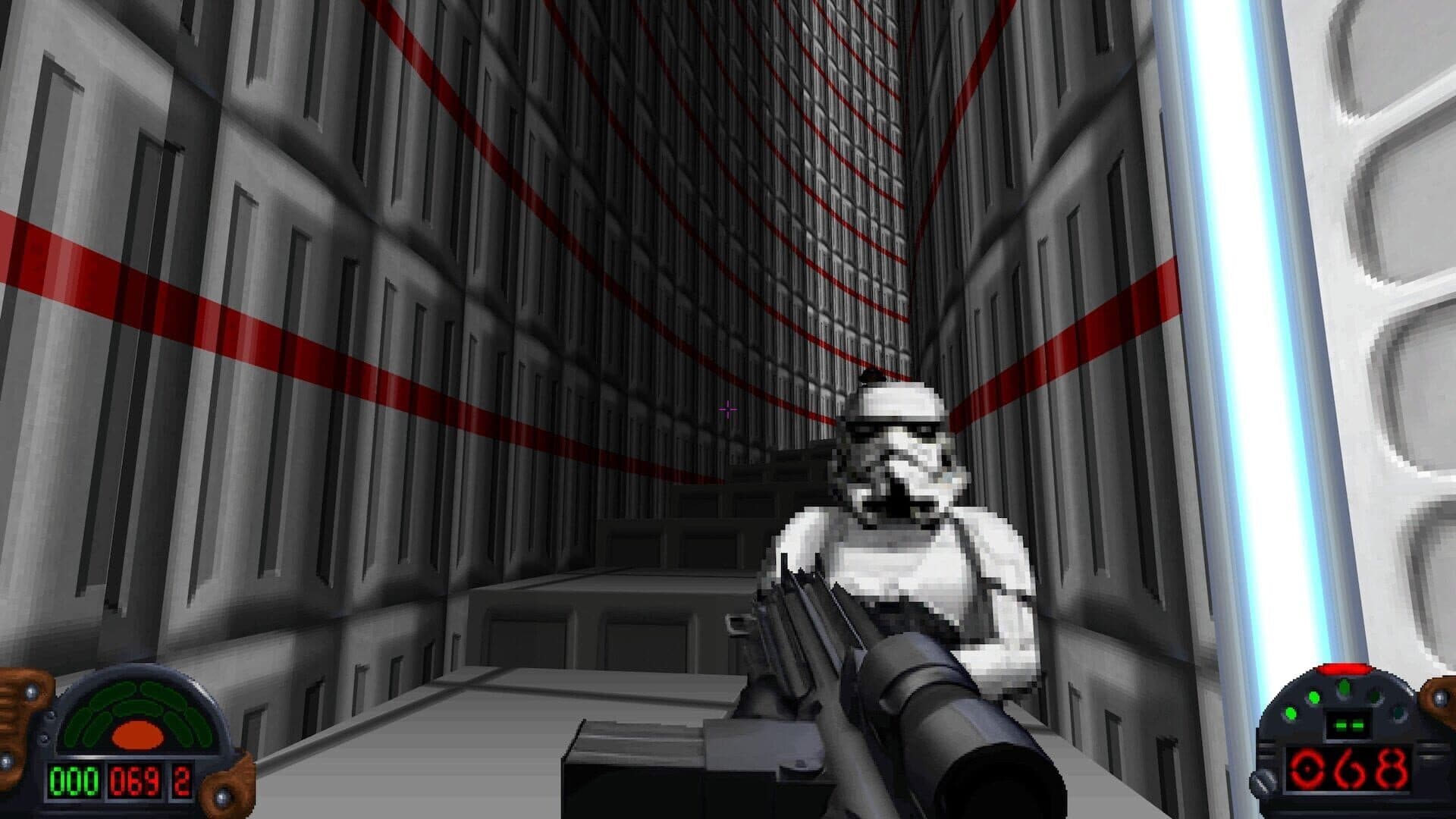This screenshot has height=819, width=1456.
Task: Select the red health counter 069
Action: (x=134, y=781)
